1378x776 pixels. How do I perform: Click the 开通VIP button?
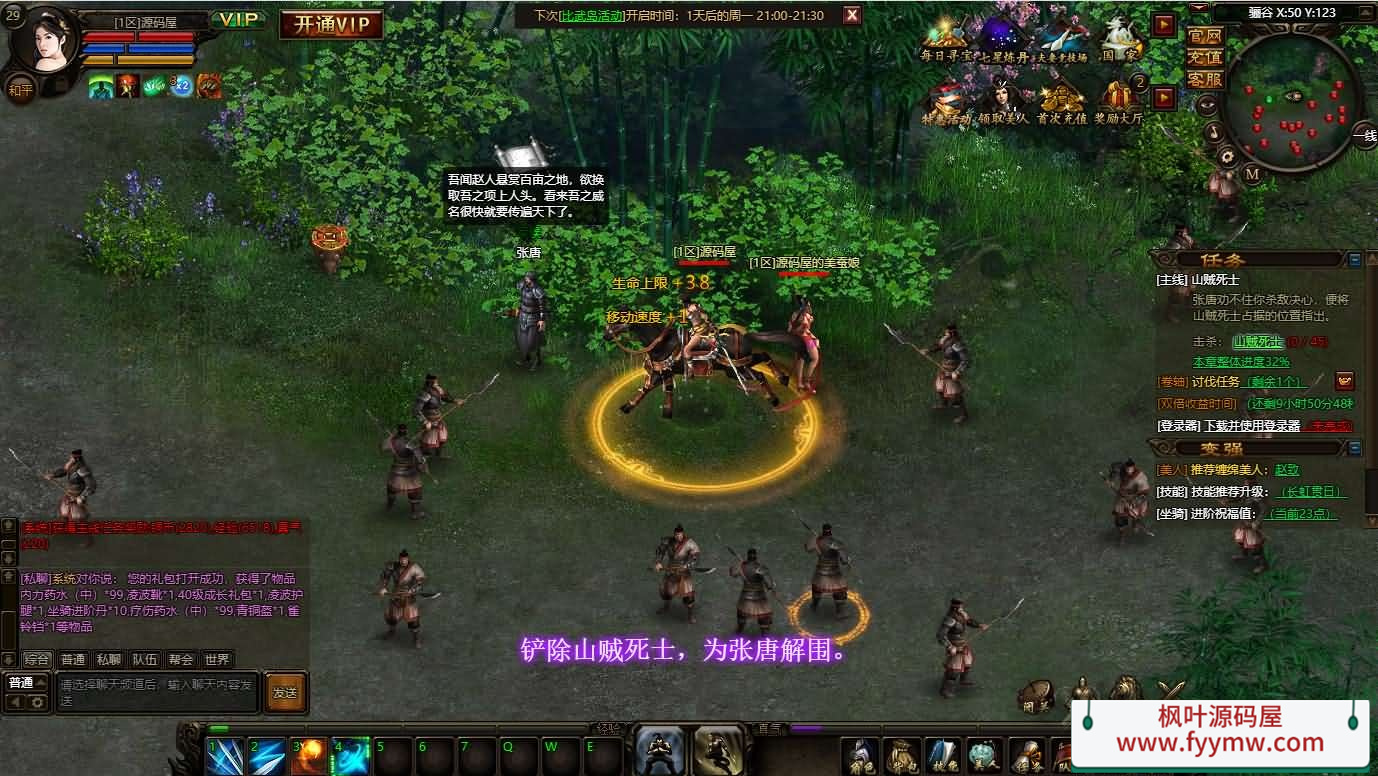click(x=331, y=24)
